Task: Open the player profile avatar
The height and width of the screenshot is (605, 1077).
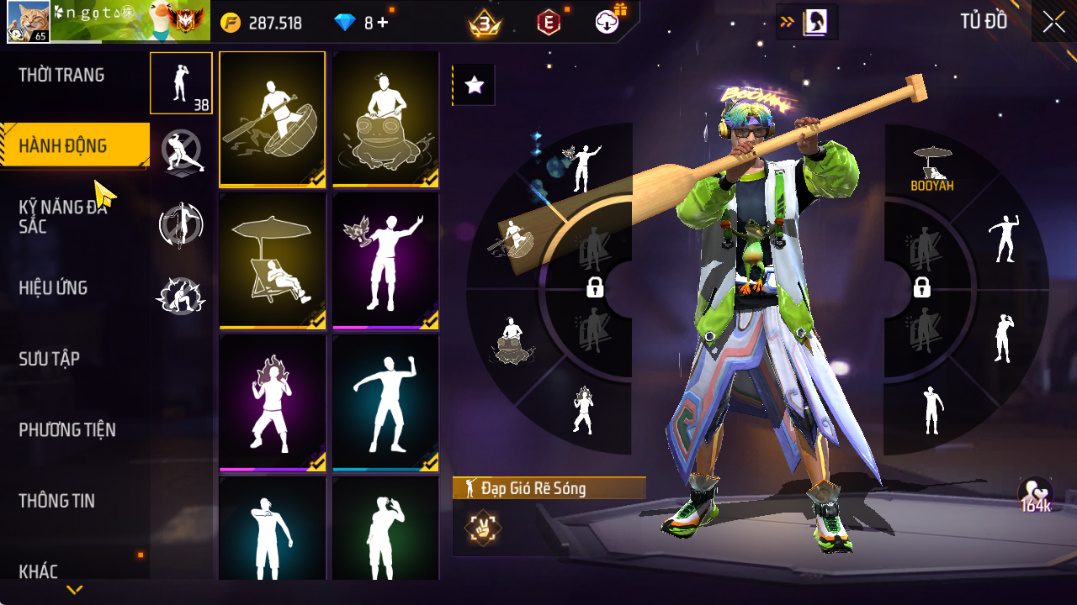Action: (26, 22)
